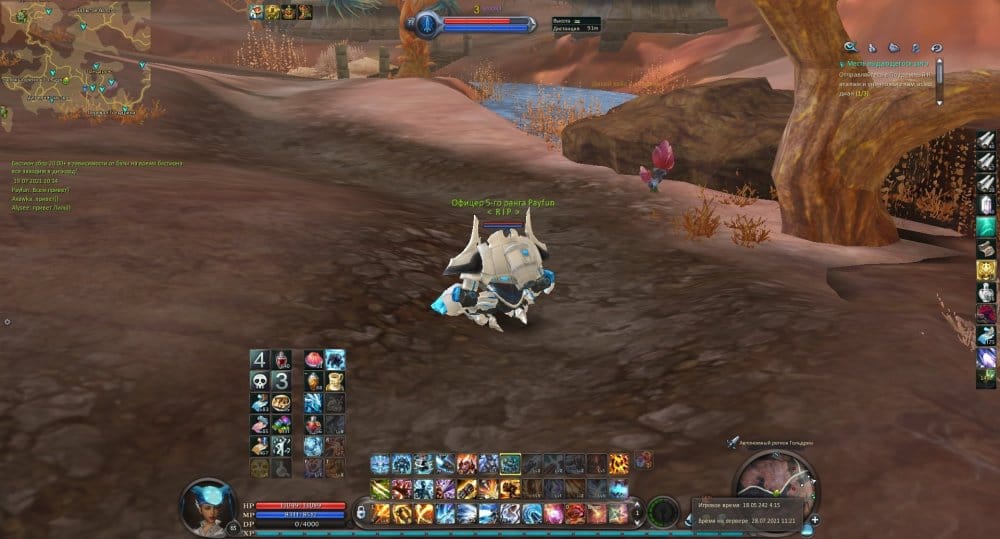1000x539 pixels.
Task: Use the flame skill at the top row's end
Action: point(620,463)
